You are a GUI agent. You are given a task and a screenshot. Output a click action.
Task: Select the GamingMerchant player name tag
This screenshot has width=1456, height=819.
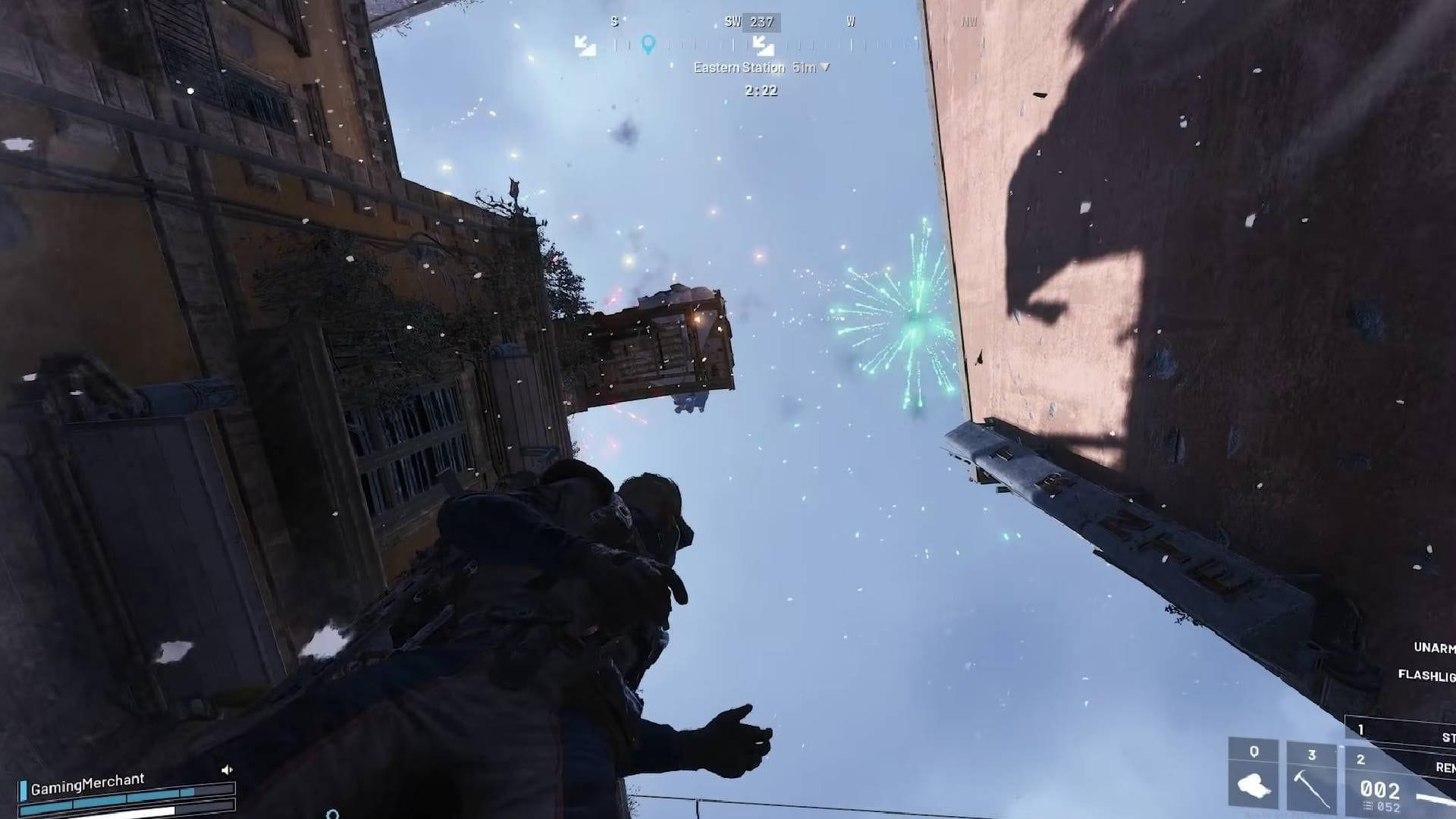[87, 783]
